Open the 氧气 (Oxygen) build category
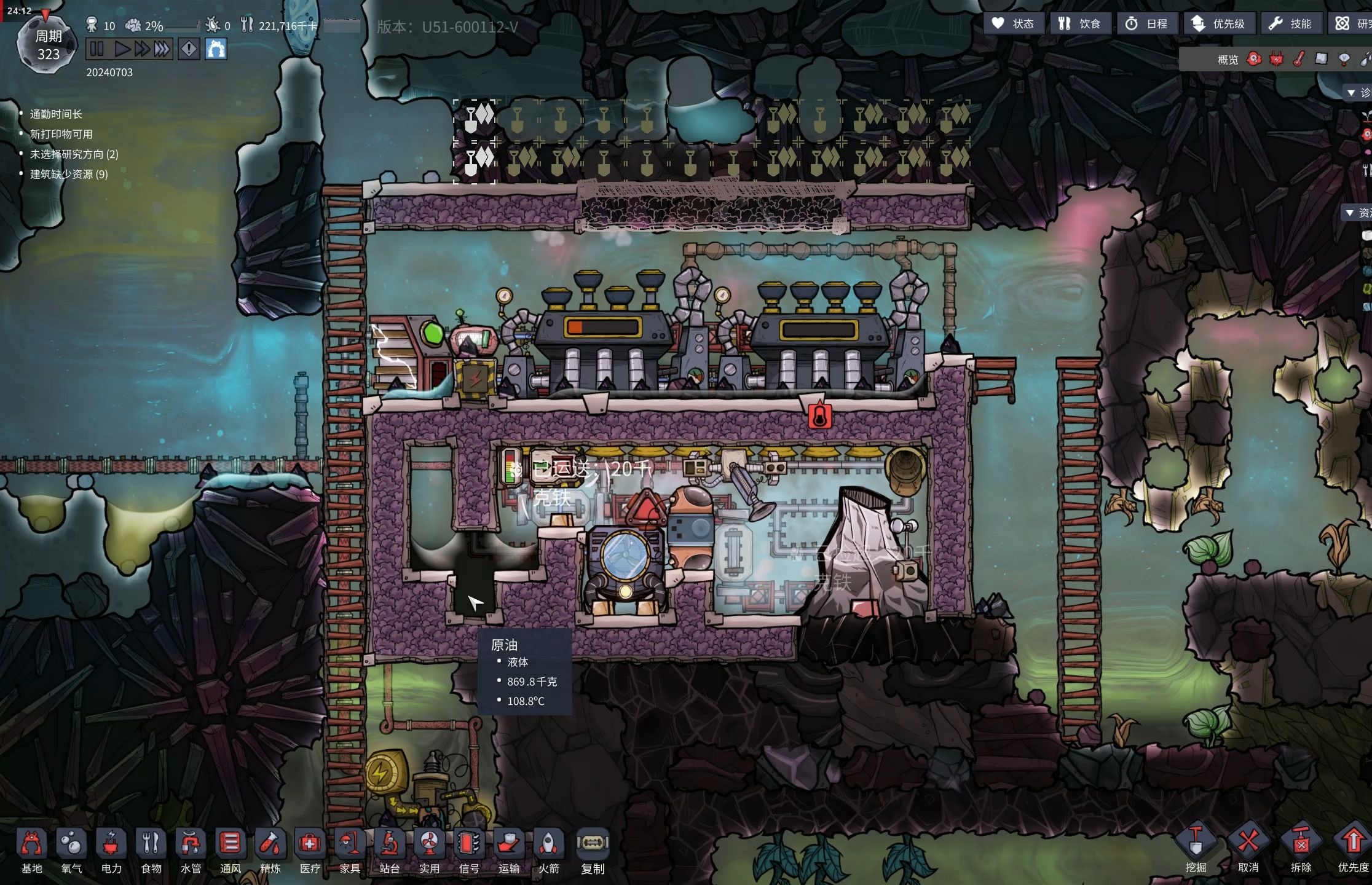This screenshot has height=885, width=1372. (x=71, y=851)
